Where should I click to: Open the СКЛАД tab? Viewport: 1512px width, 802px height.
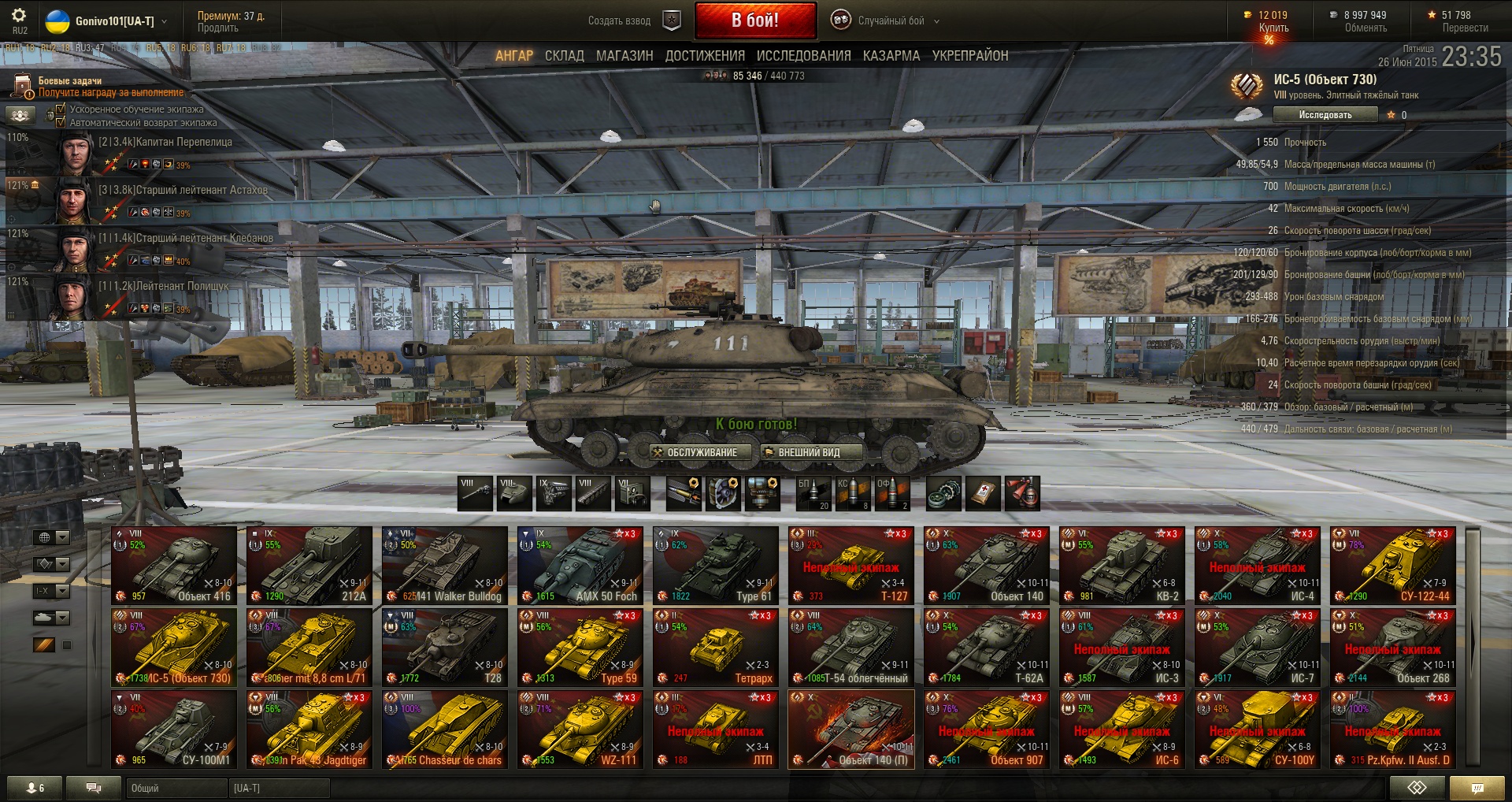(x=564, y=56)
